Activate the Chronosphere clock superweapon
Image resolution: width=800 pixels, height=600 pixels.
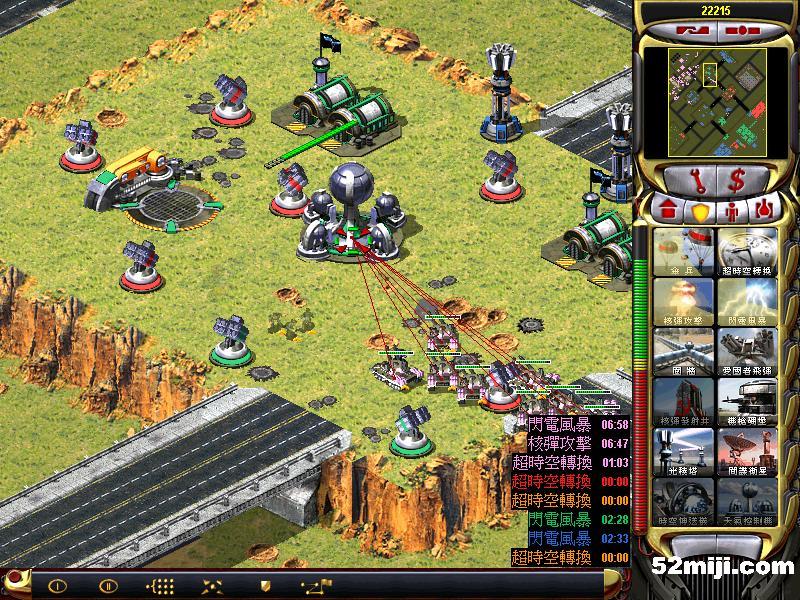745,251
